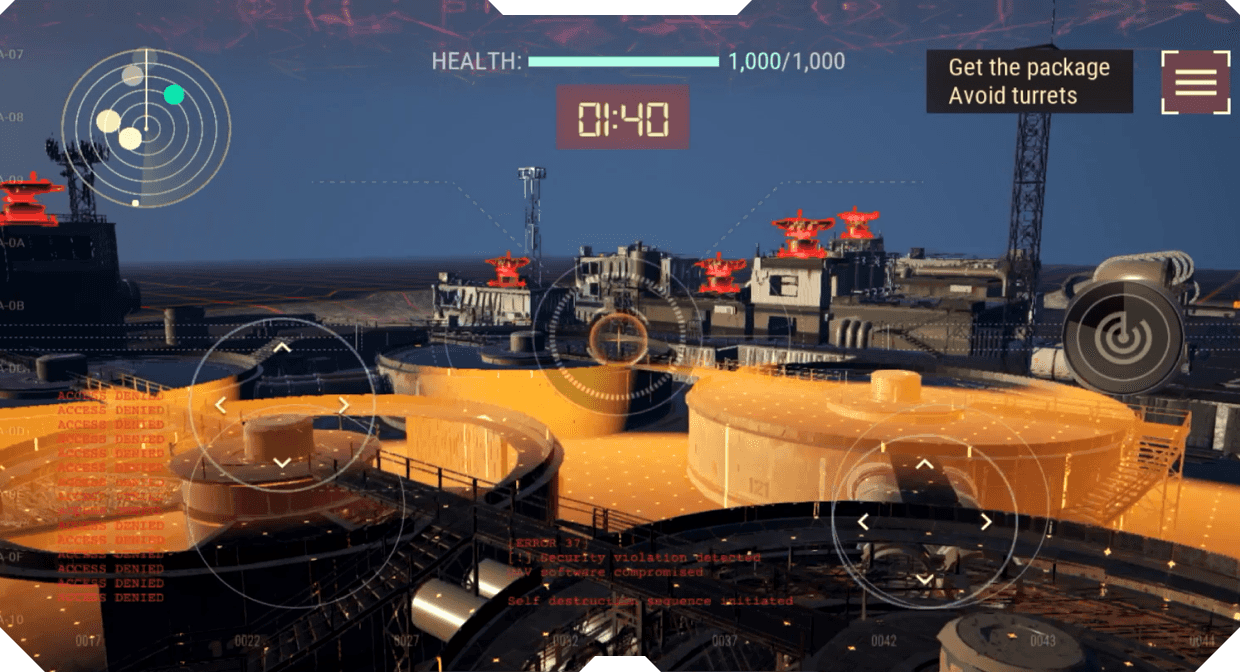Screen dimensions: 1240x672
Task: Open the hamburger menu
Action: point(1195,82)
